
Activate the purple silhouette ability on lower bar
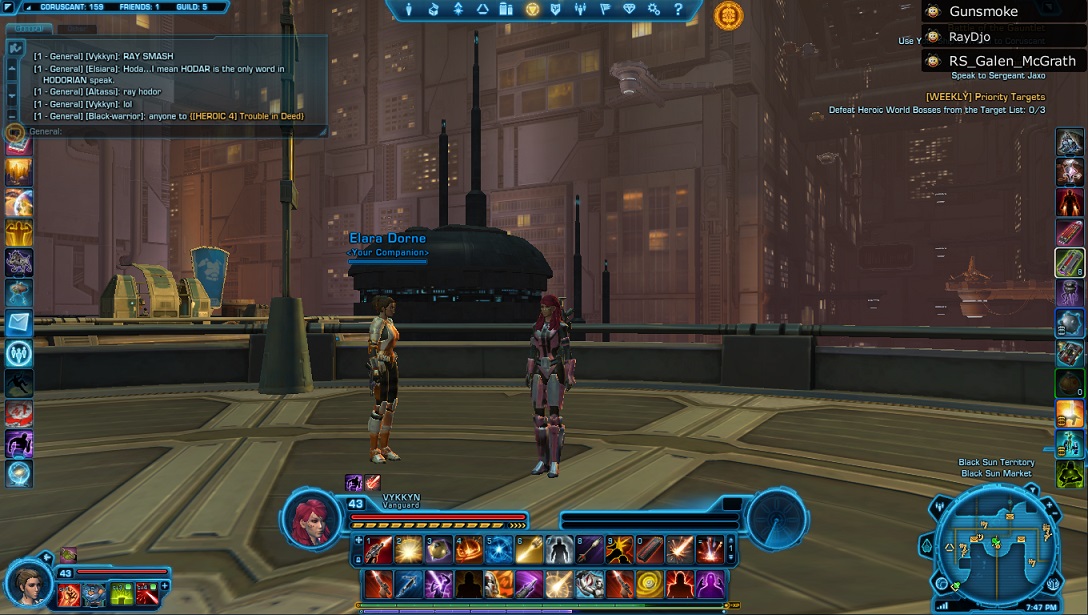click(x=710, y=583)
